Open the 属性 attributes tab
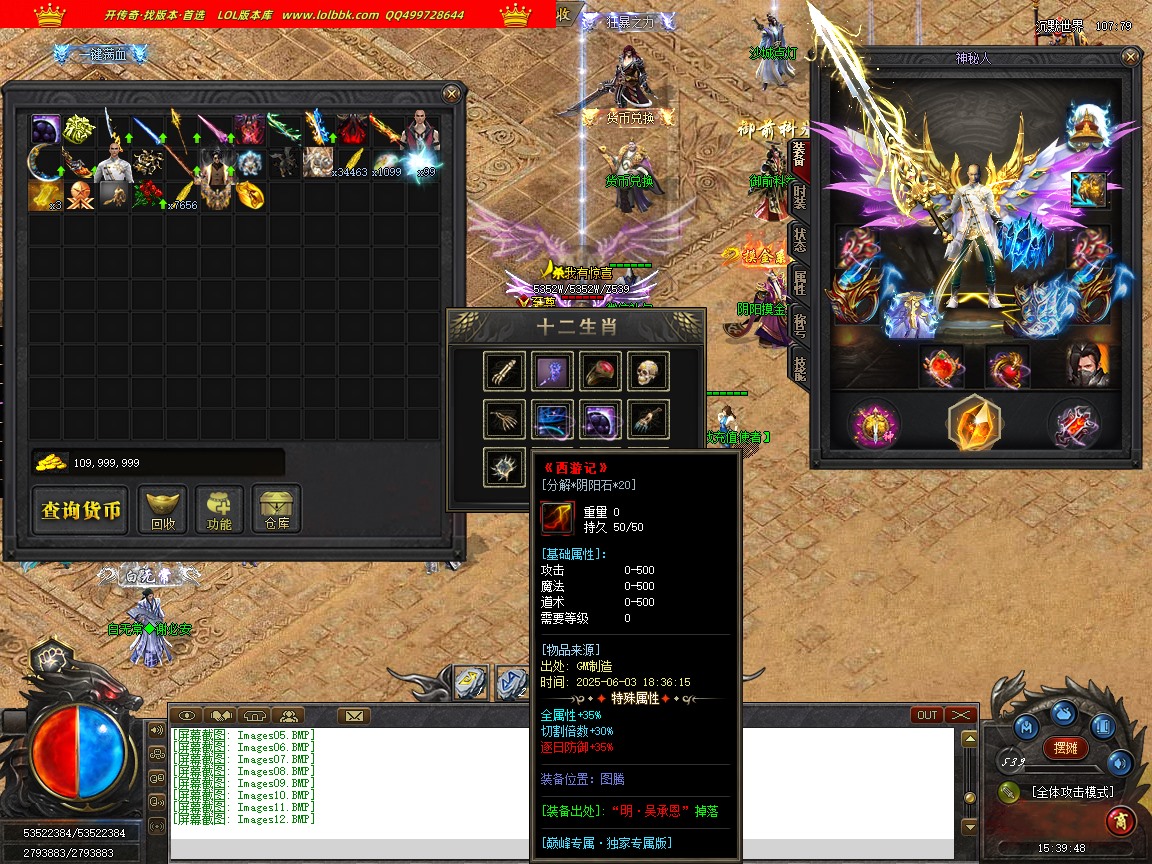The height and width of the screenshot is (864, 1152). (x=799, y=282)
